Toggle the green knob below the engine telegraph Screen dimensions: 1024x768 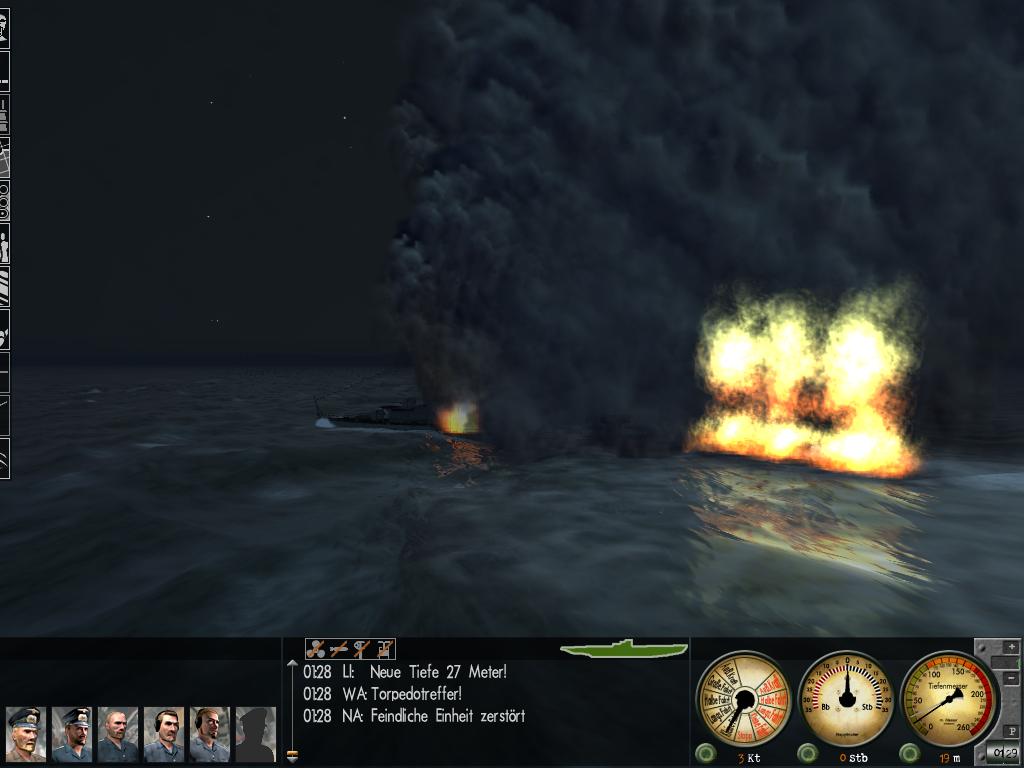tap(708, 753)
